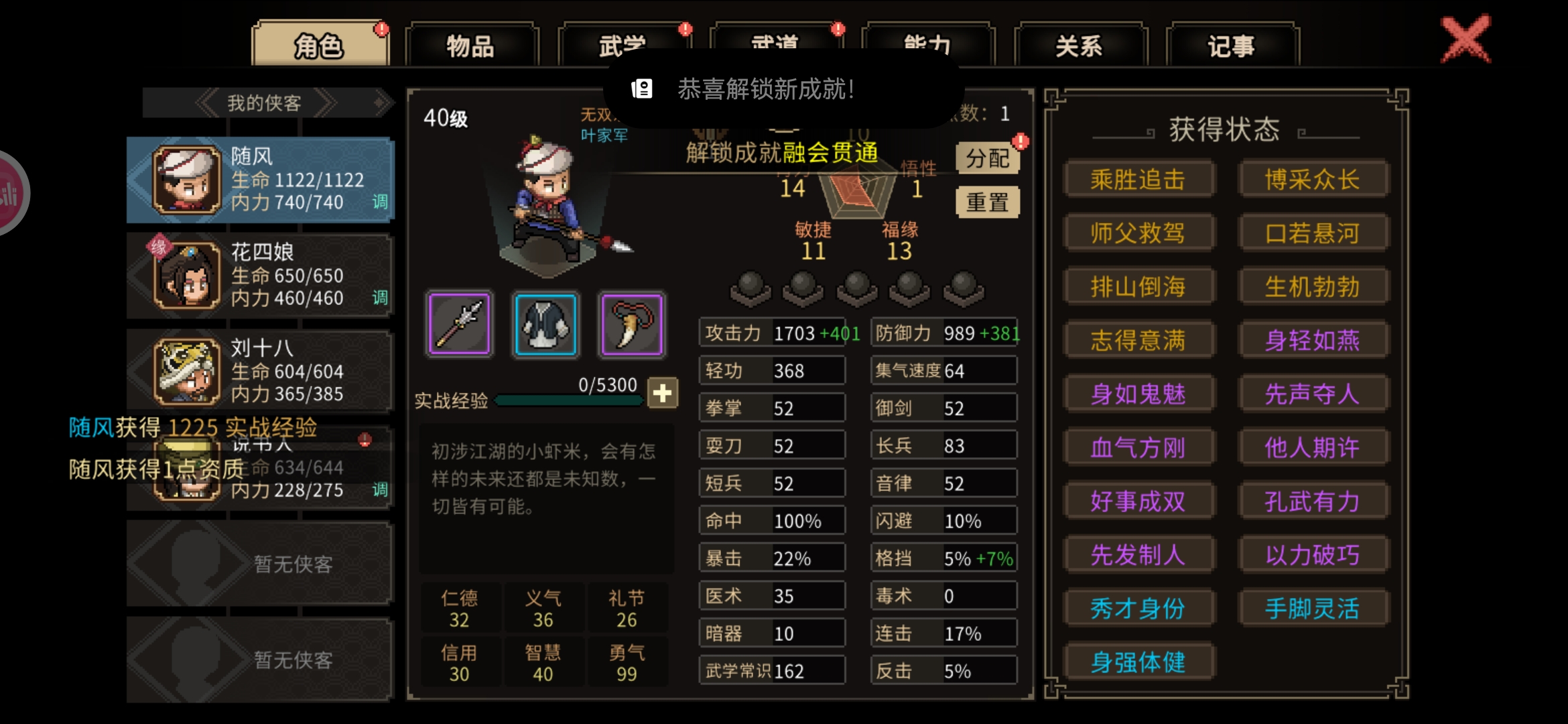Open the 关系 tab

point(1080,46)
